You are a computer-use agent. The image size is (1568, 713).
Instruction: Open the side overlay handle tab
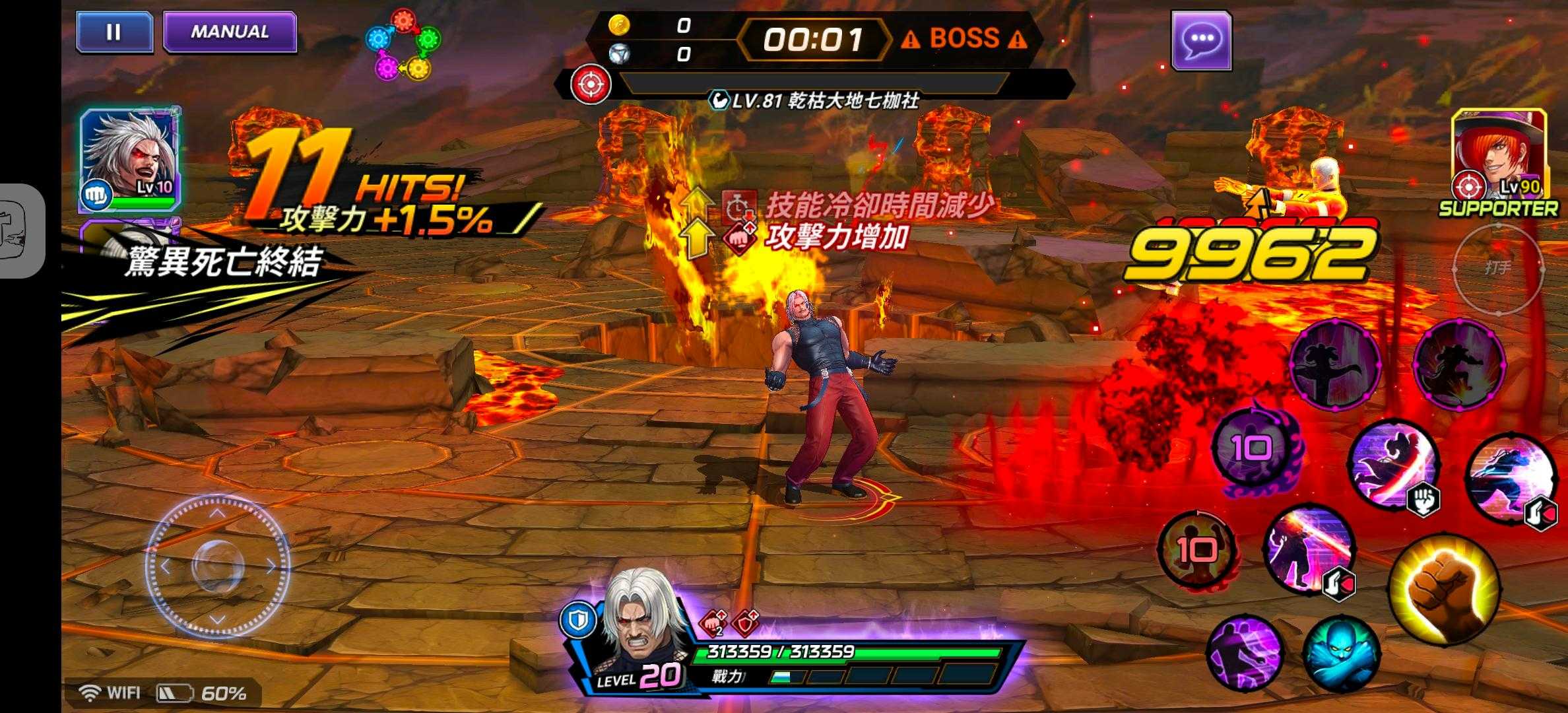20,230
